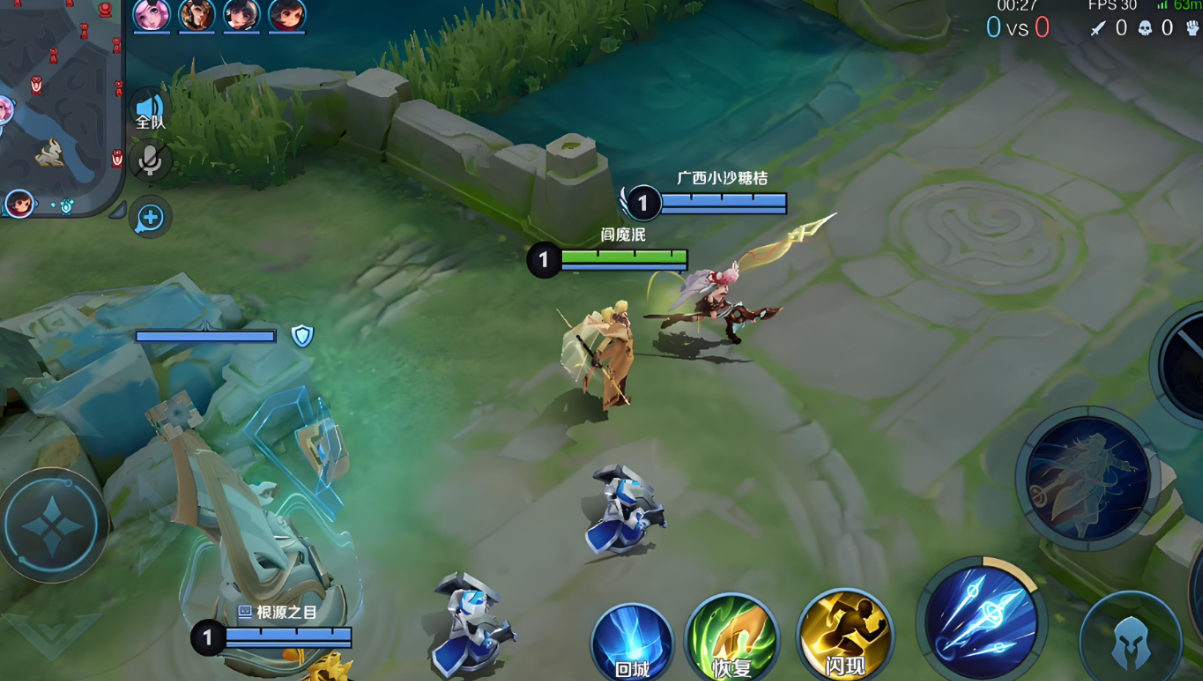This screenshot has height=681, width=1203.
Task: Activate the 闪现 flash spell
Action: 845,635
